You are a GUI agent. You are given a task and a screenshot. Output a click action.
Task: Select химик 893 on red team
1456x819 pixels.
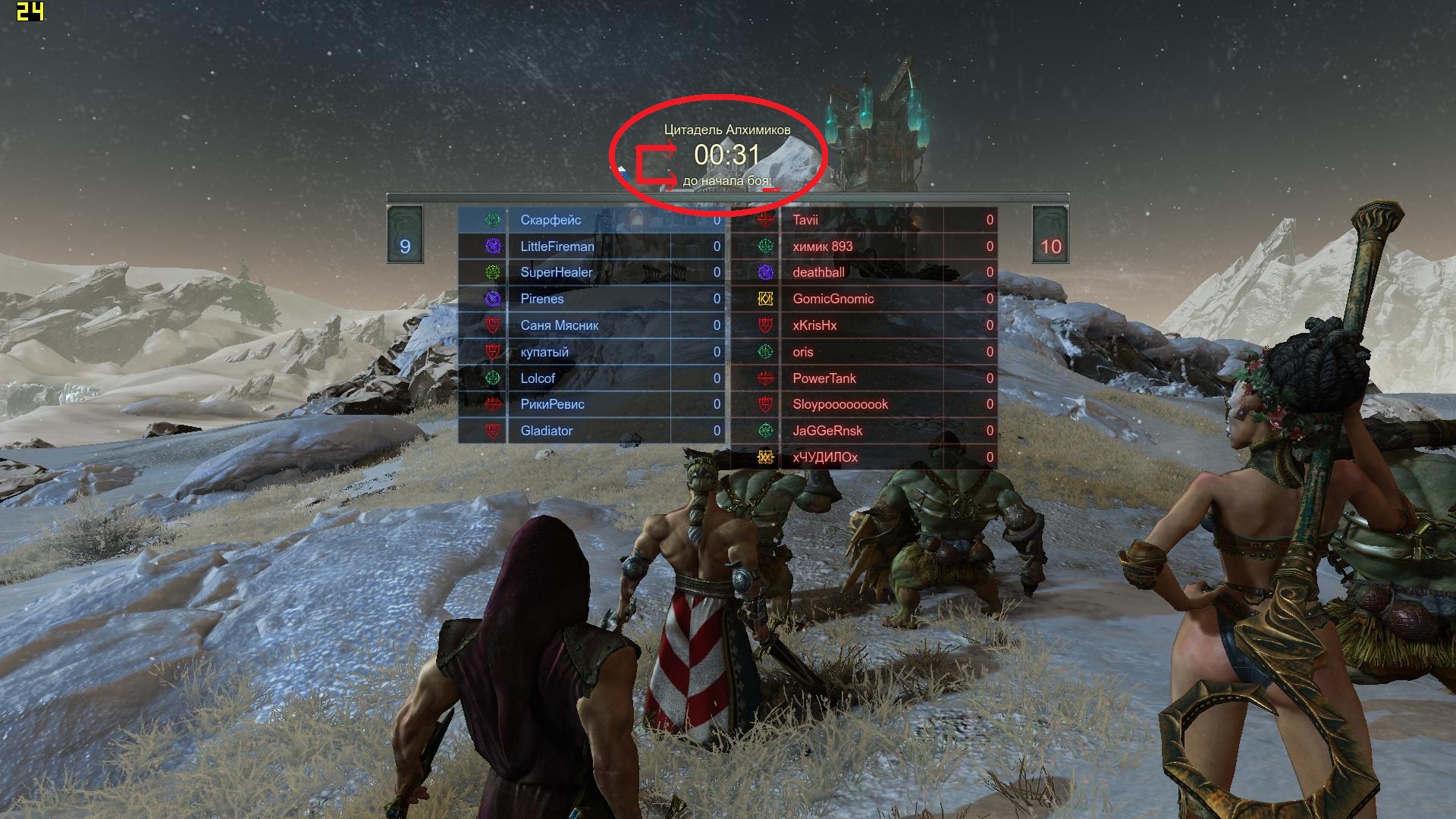coord(823,246)
